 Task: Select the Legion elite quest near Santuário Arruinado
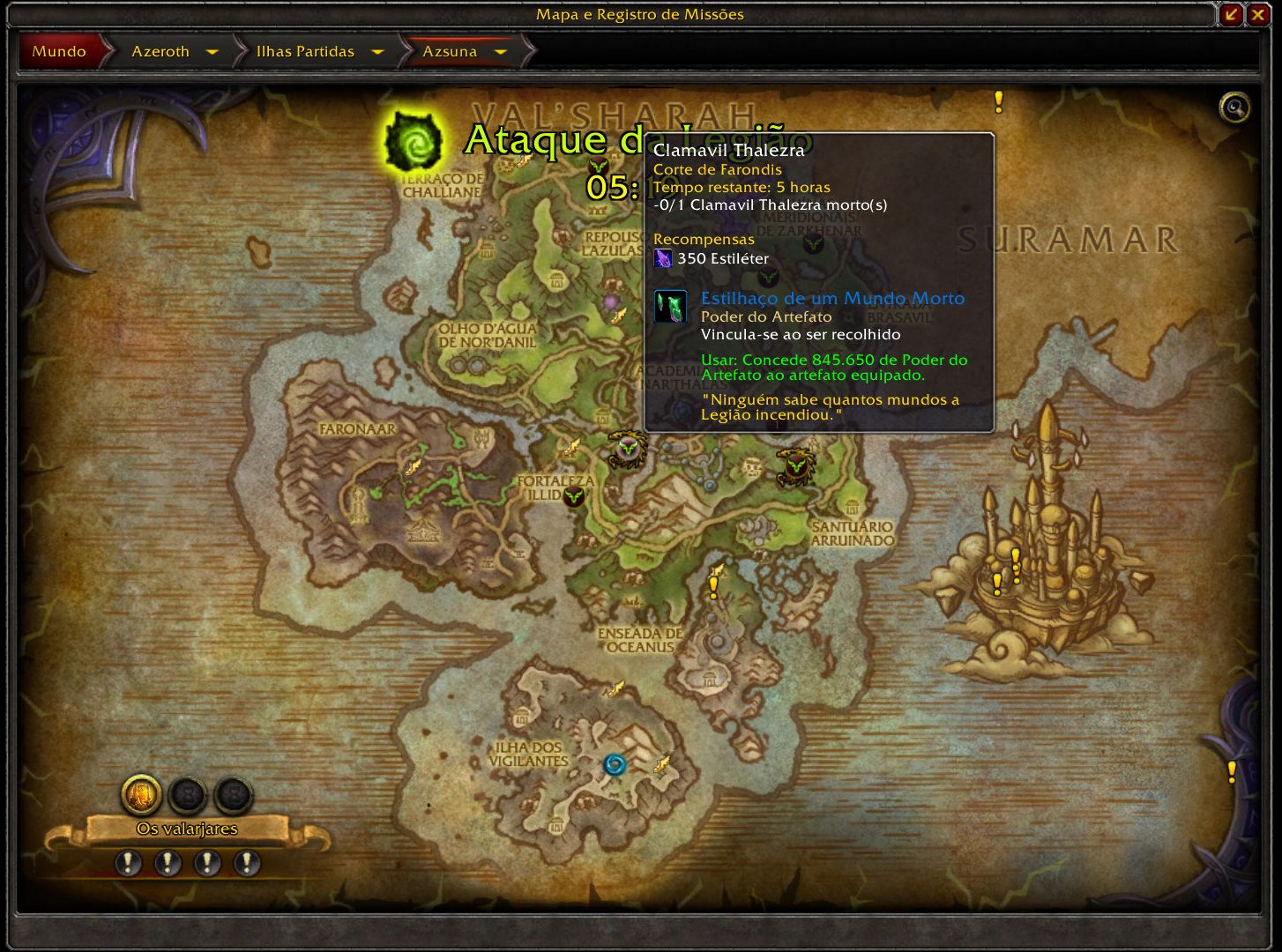click(x=795, y=466)
